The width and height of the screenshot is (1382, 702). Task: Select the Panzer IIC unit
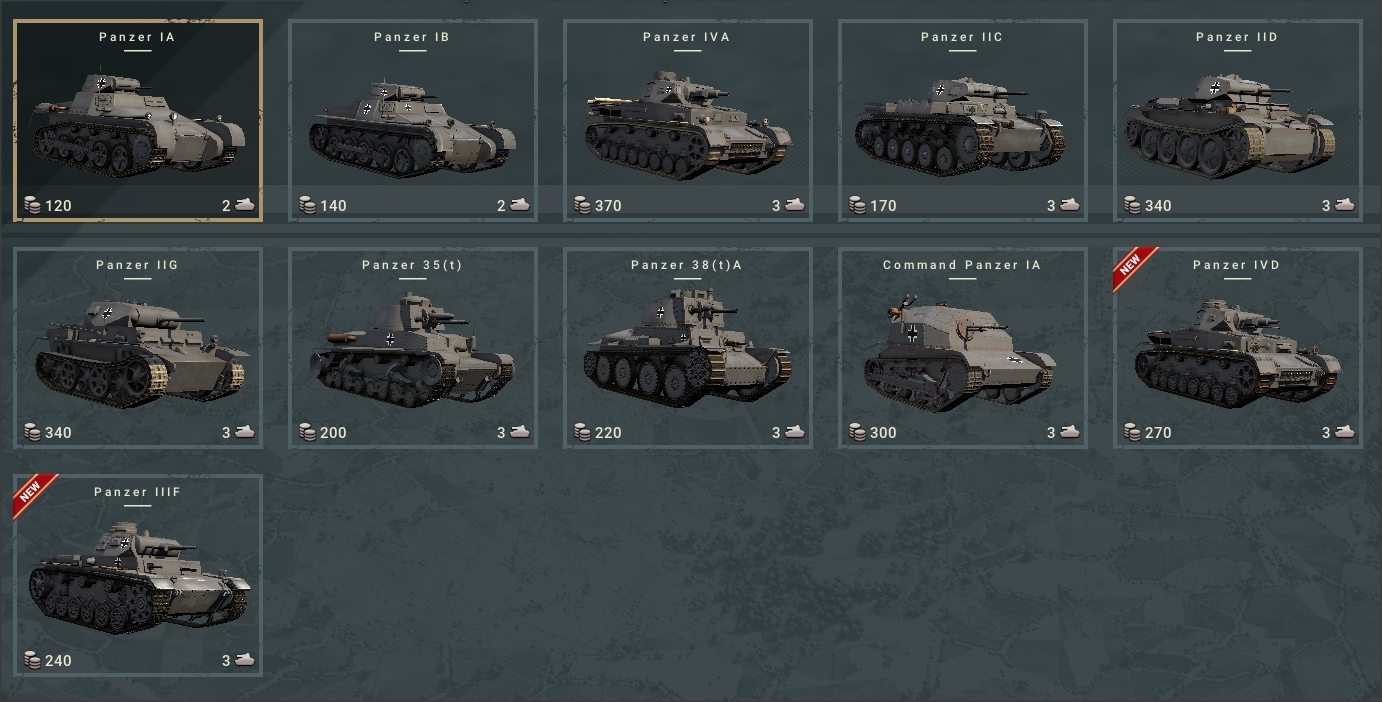pos(963,121)
